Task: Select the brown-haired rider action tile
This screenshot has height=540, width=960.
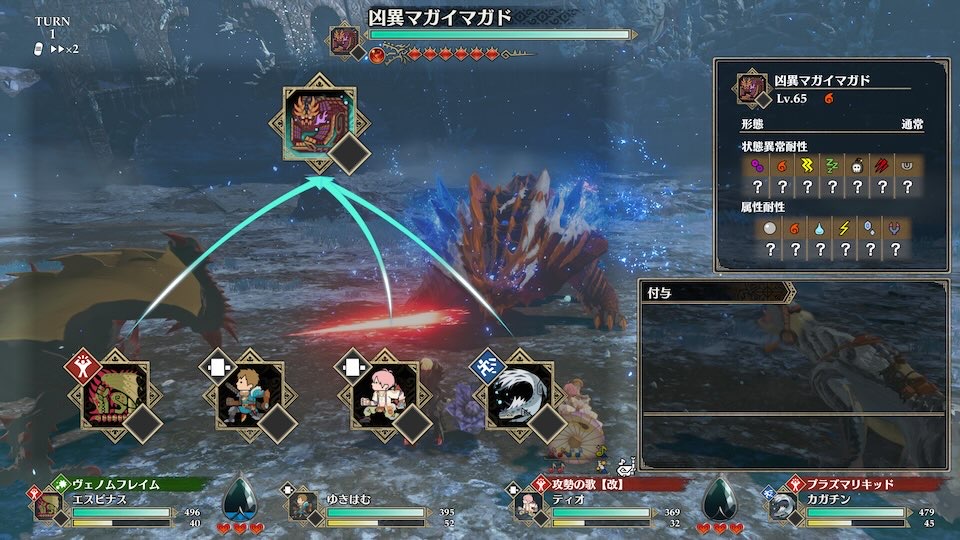Action: tap(243, 393)
